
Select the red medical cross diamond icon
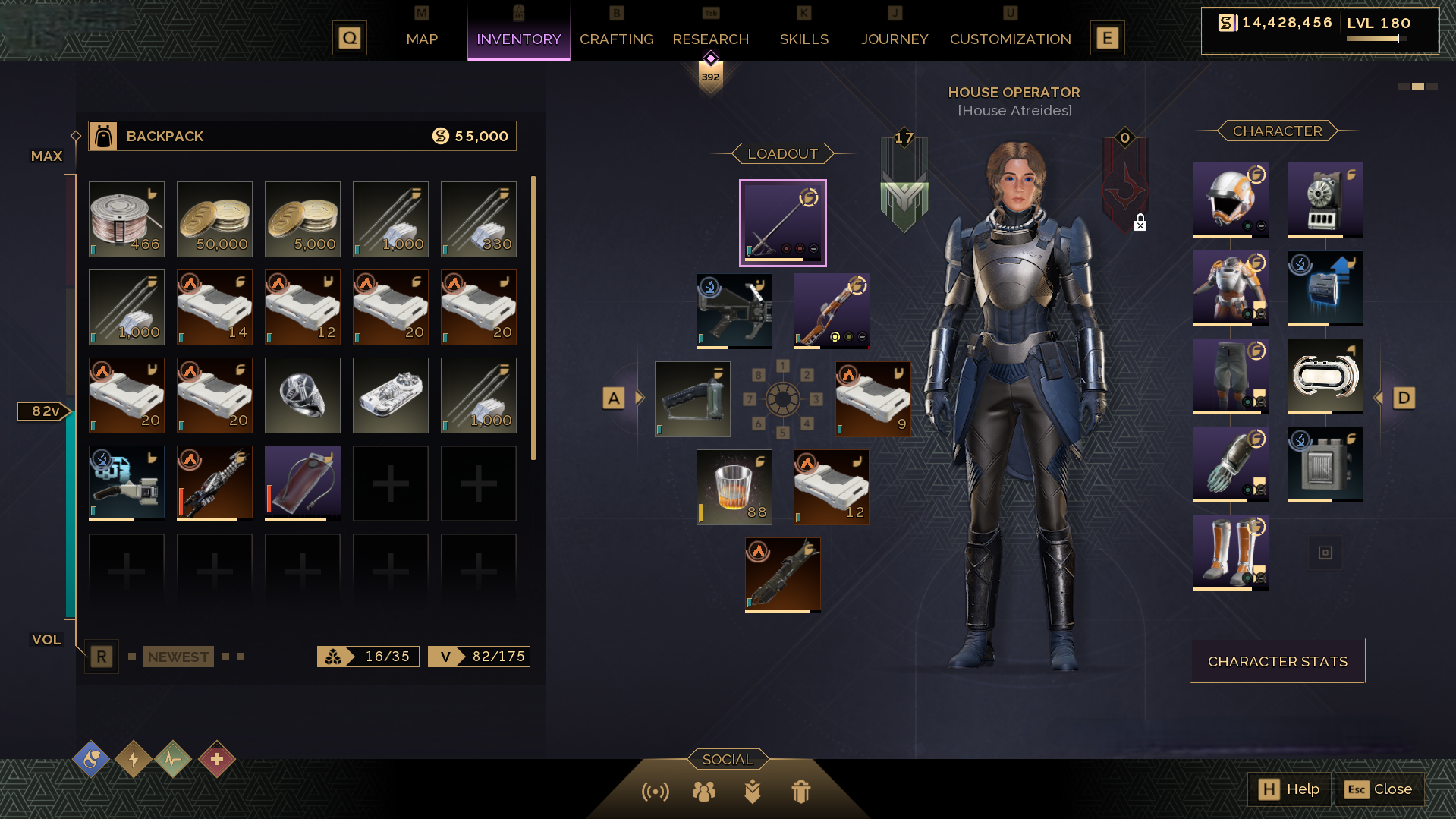[x=217, y=759]
